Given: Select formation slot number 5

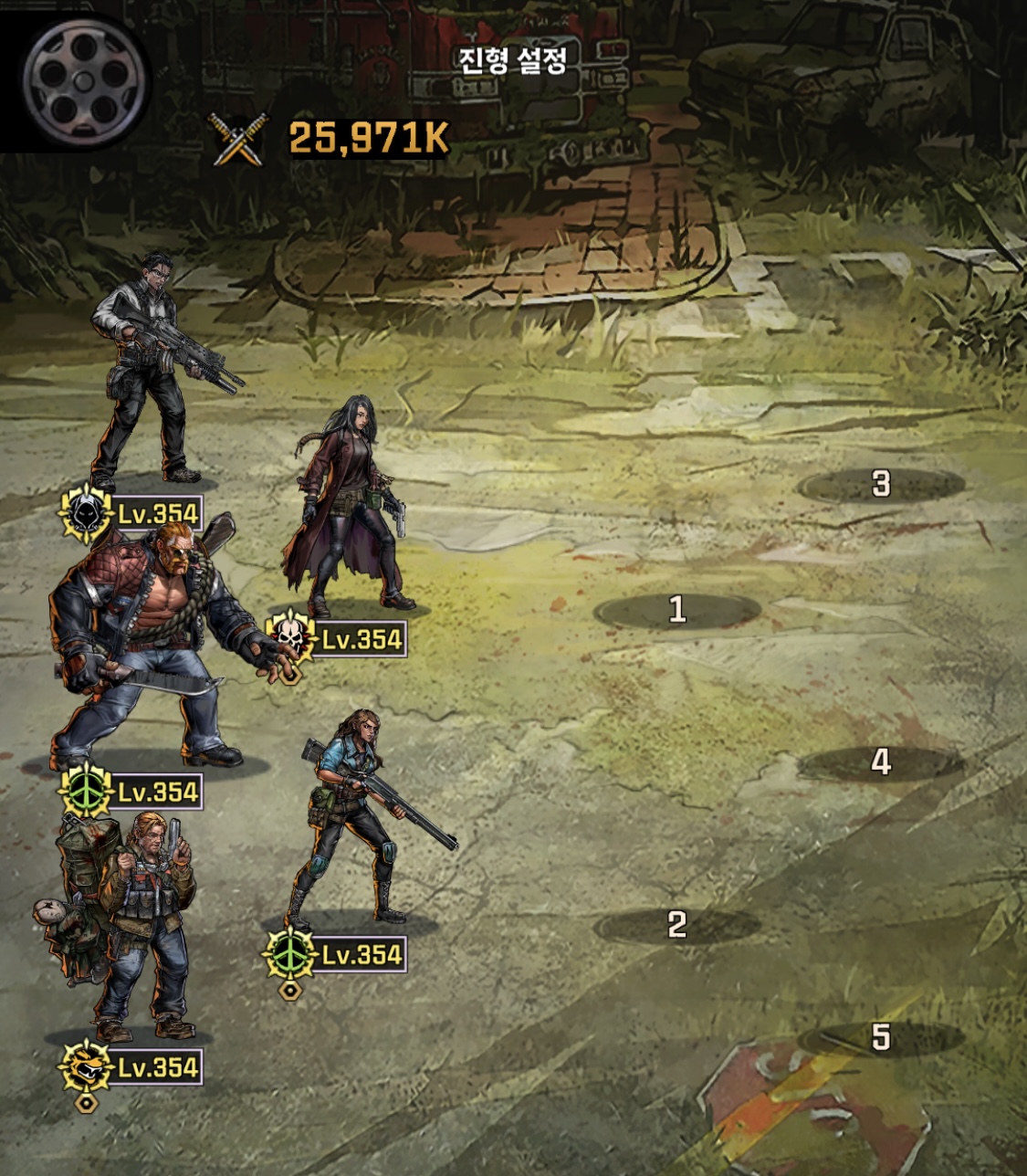Looking at the screenshot, I should point(880,1037).
